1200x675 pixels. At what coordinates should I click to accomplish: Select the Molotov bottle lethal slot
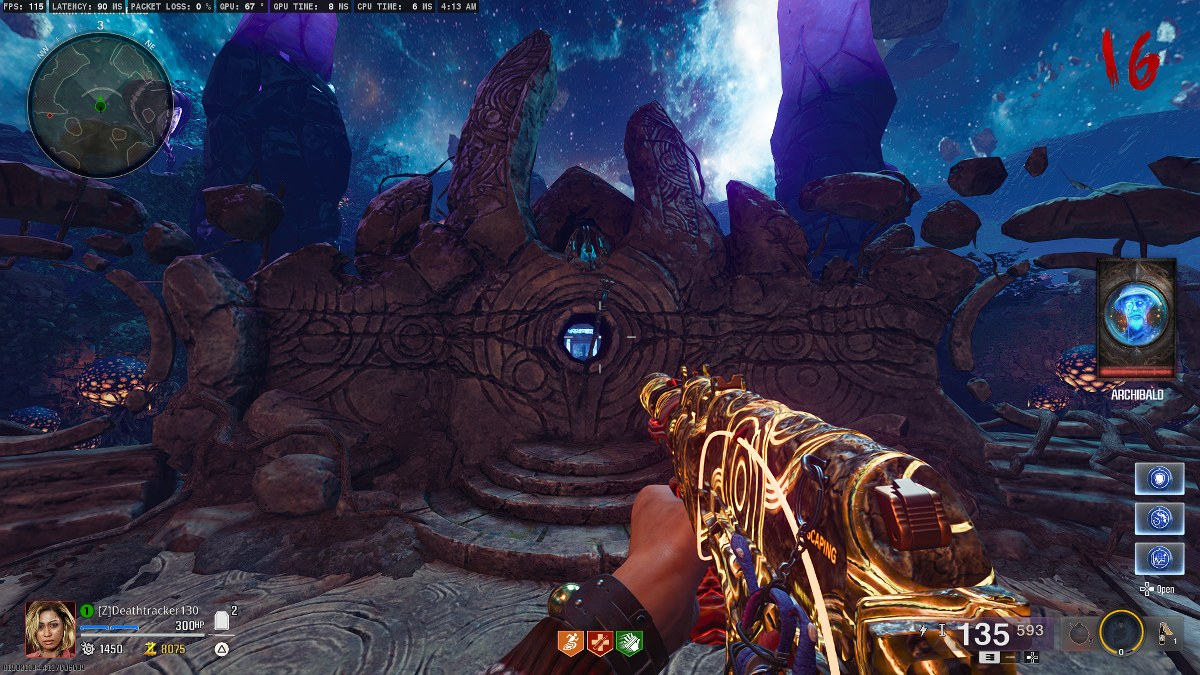(x=1166, y=631)
